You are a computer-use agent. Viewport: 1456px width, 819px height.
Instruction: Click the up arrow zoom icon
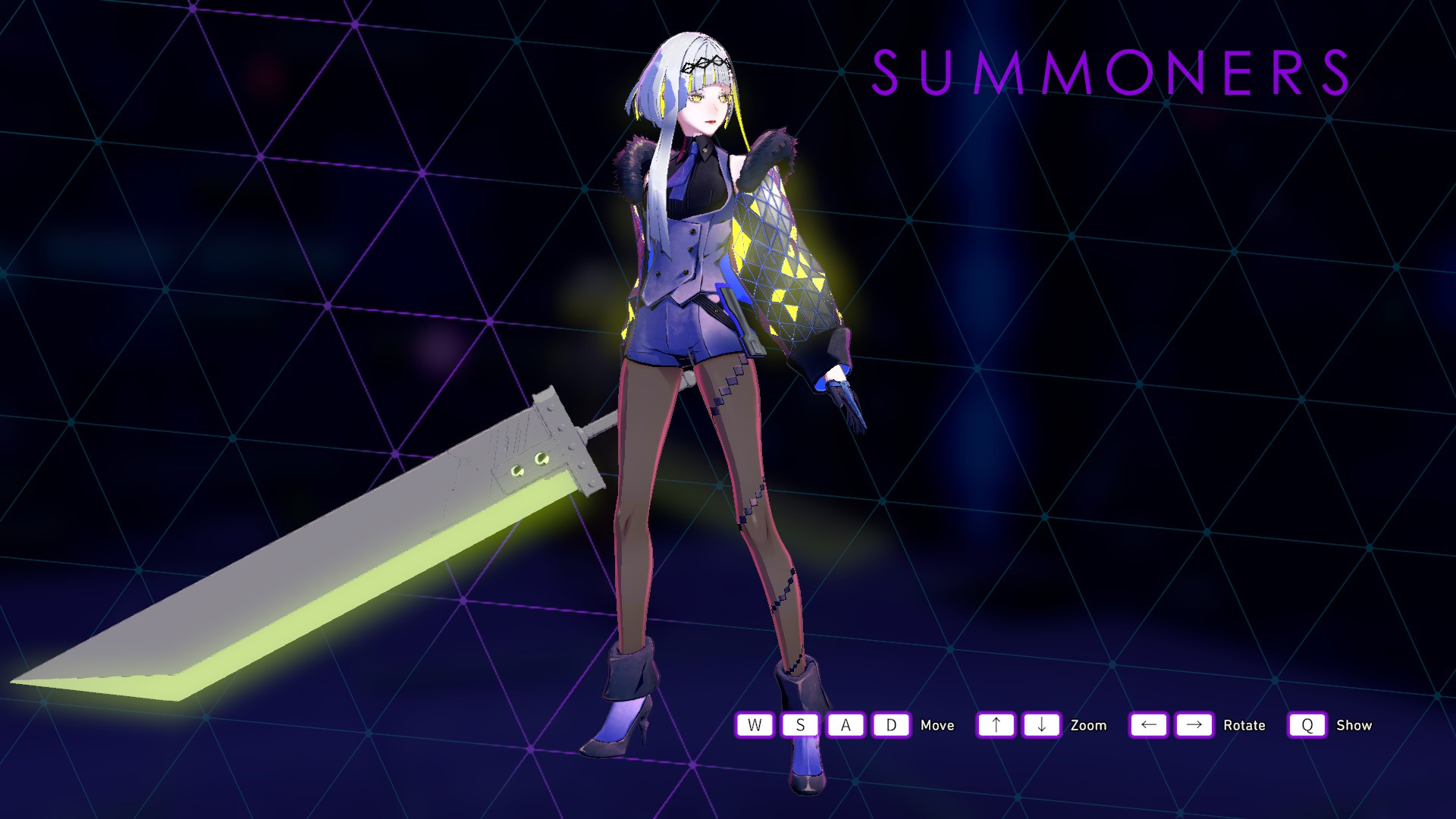click(x=996, y=725)
